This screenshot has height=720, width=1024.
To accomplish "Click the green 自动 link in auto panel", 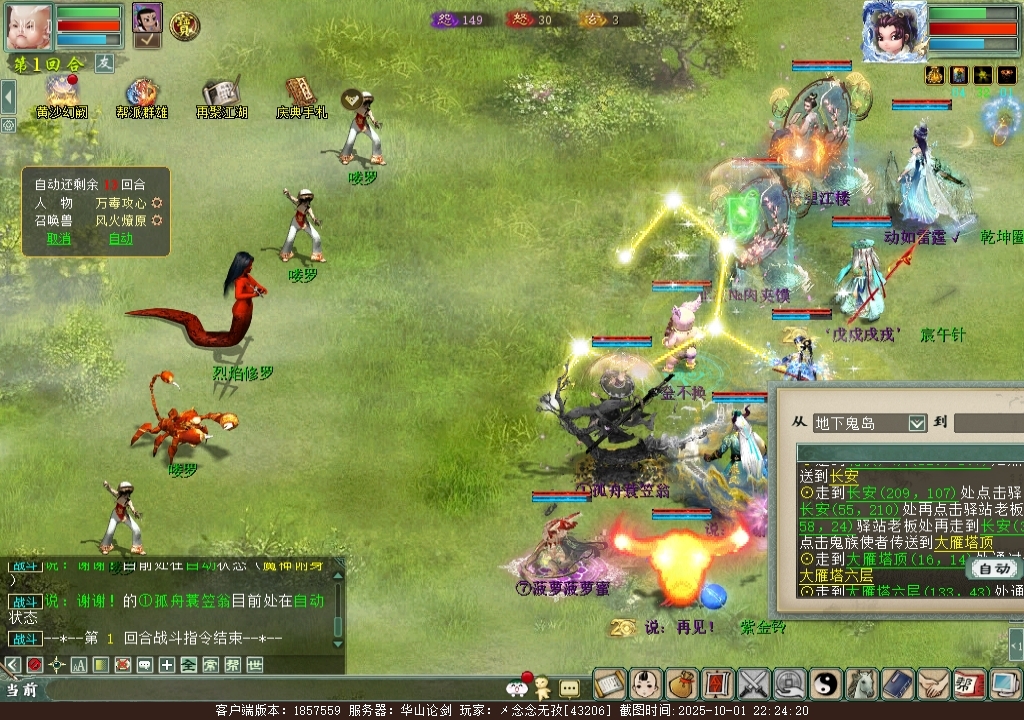I will (121, 239).
